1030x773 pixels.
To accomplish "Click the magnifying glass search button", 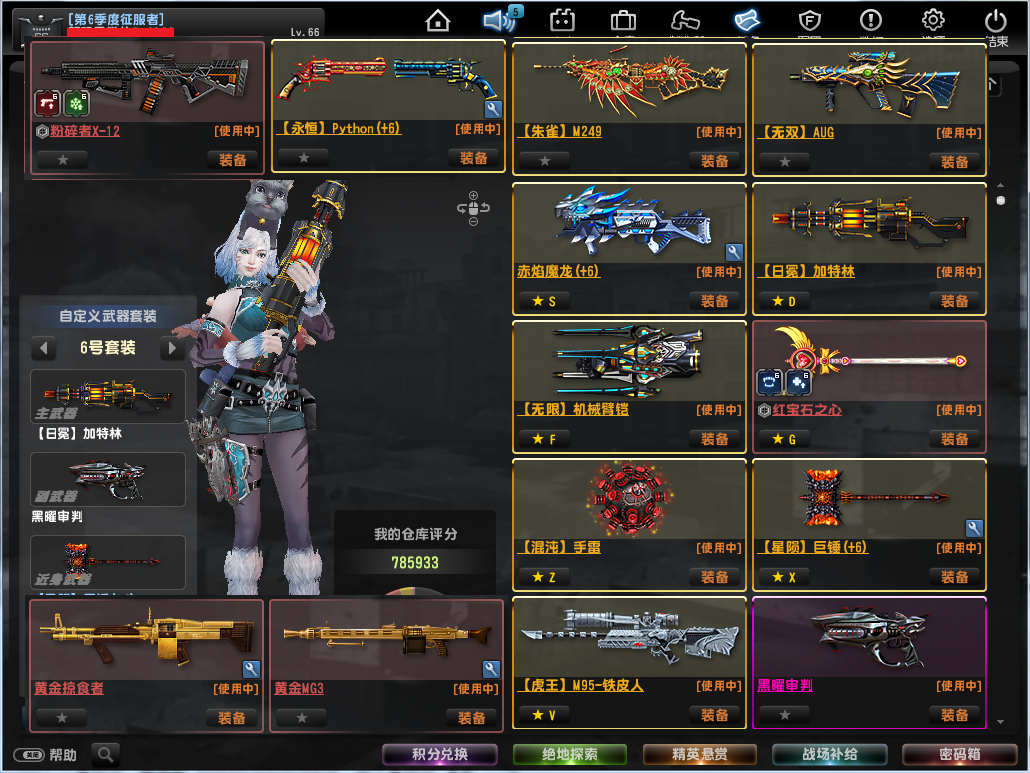I will coord(104,755).
